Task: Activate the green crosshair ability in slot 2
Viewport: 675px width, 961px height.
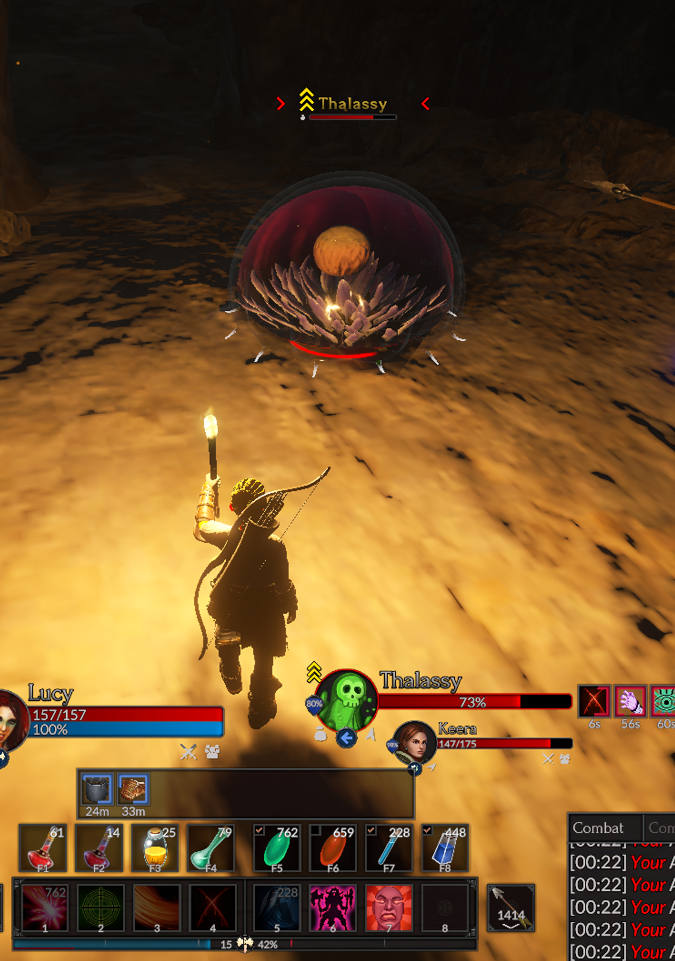Action: click(101, 908)
